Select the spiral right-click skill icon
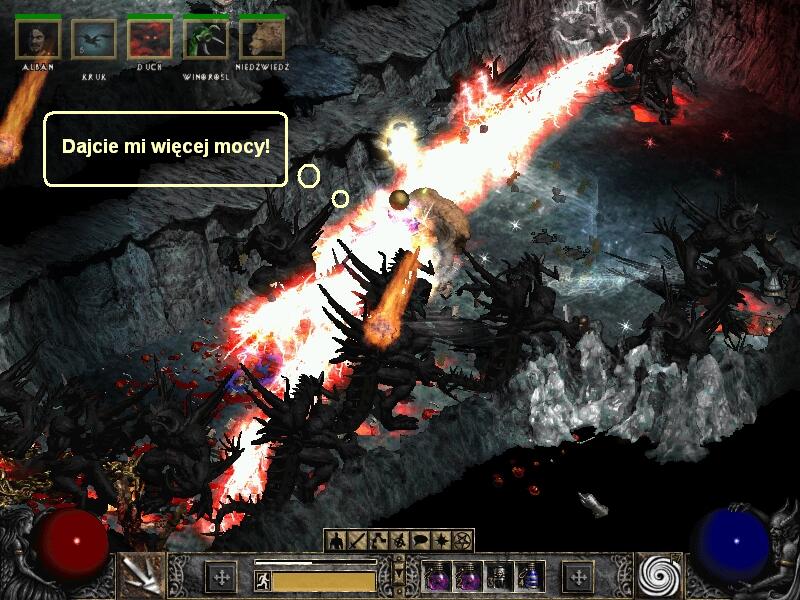 660,574
